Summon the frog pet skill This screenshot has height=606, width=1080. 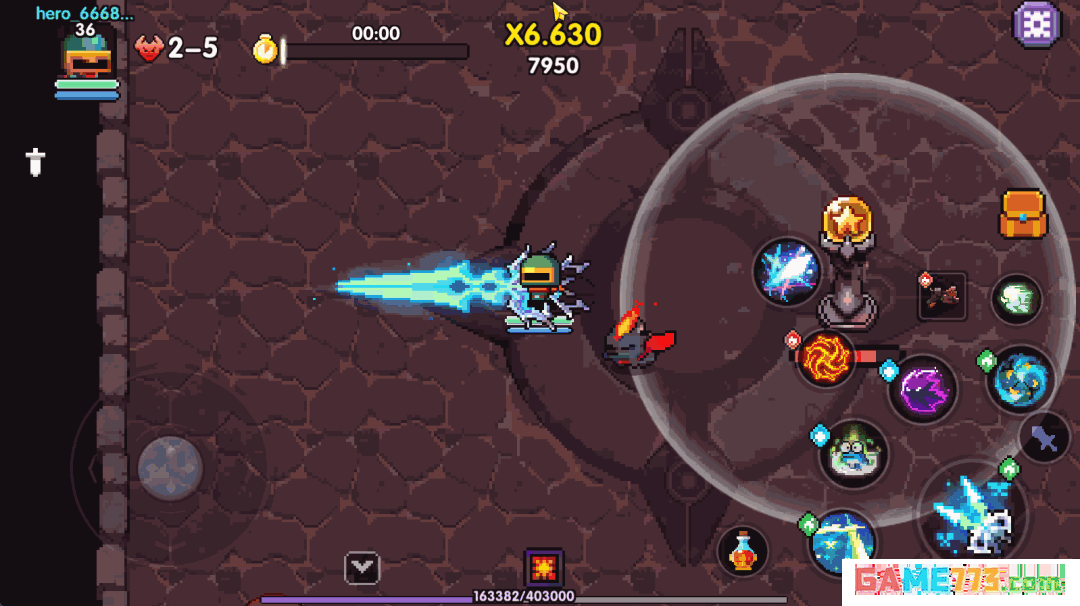tap(853, 454)
